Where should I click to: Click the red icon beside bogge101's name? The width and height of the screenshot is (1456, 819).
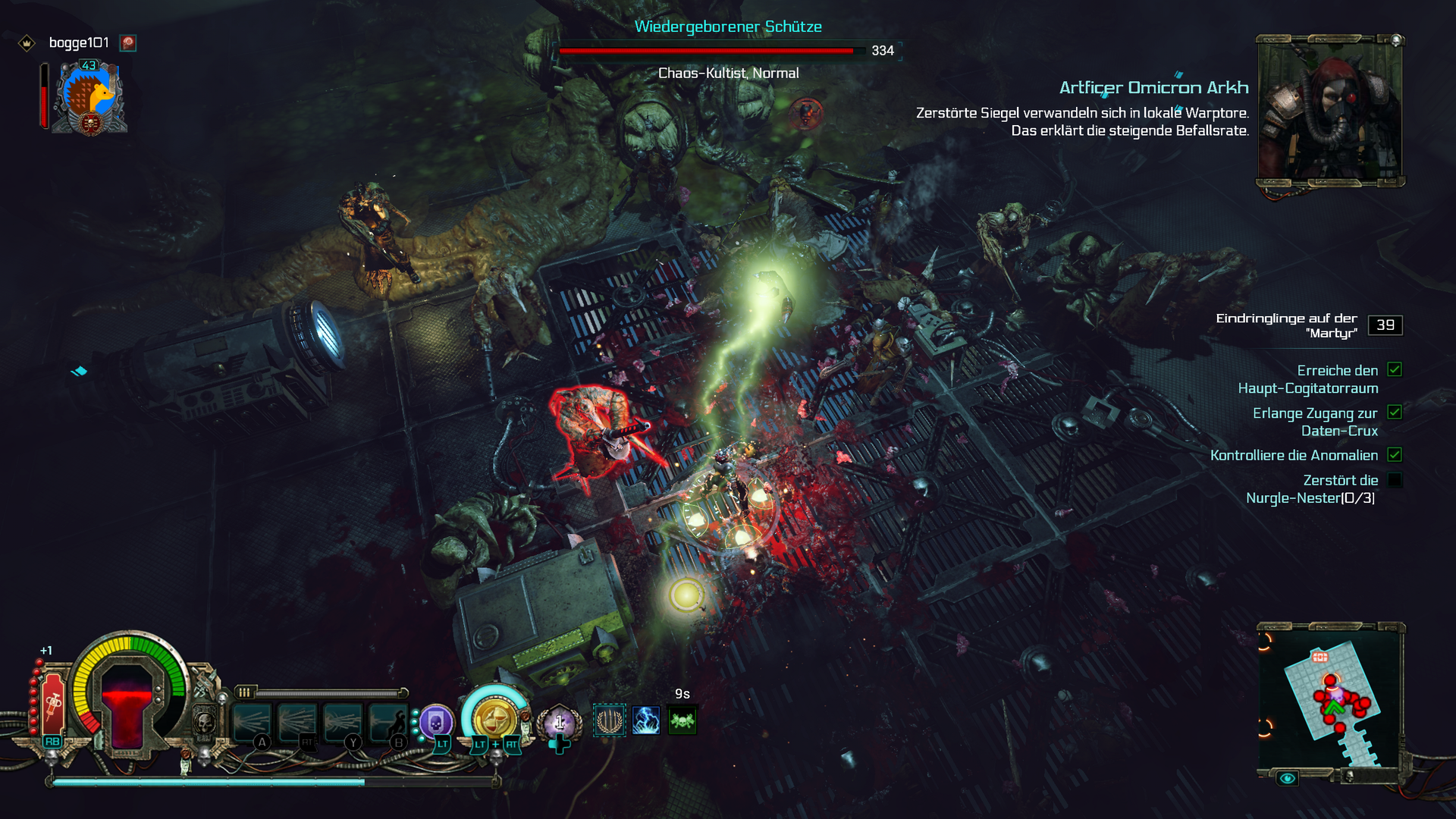point(128,43)
